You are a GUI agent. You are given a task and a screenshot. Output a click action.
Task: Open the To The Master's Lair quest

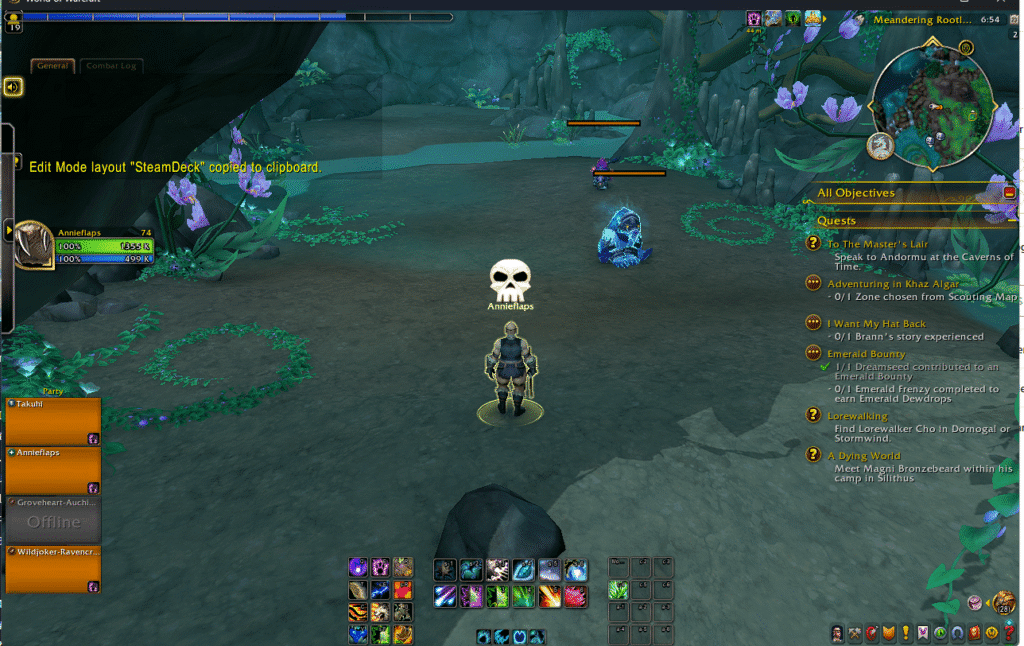click(877, 244)
